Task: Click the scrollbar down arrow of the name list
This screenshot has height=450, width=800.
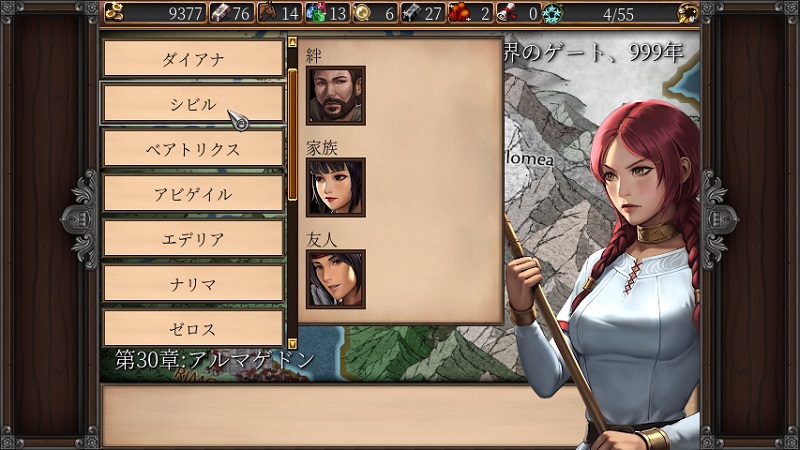Action: pos(292,342)
